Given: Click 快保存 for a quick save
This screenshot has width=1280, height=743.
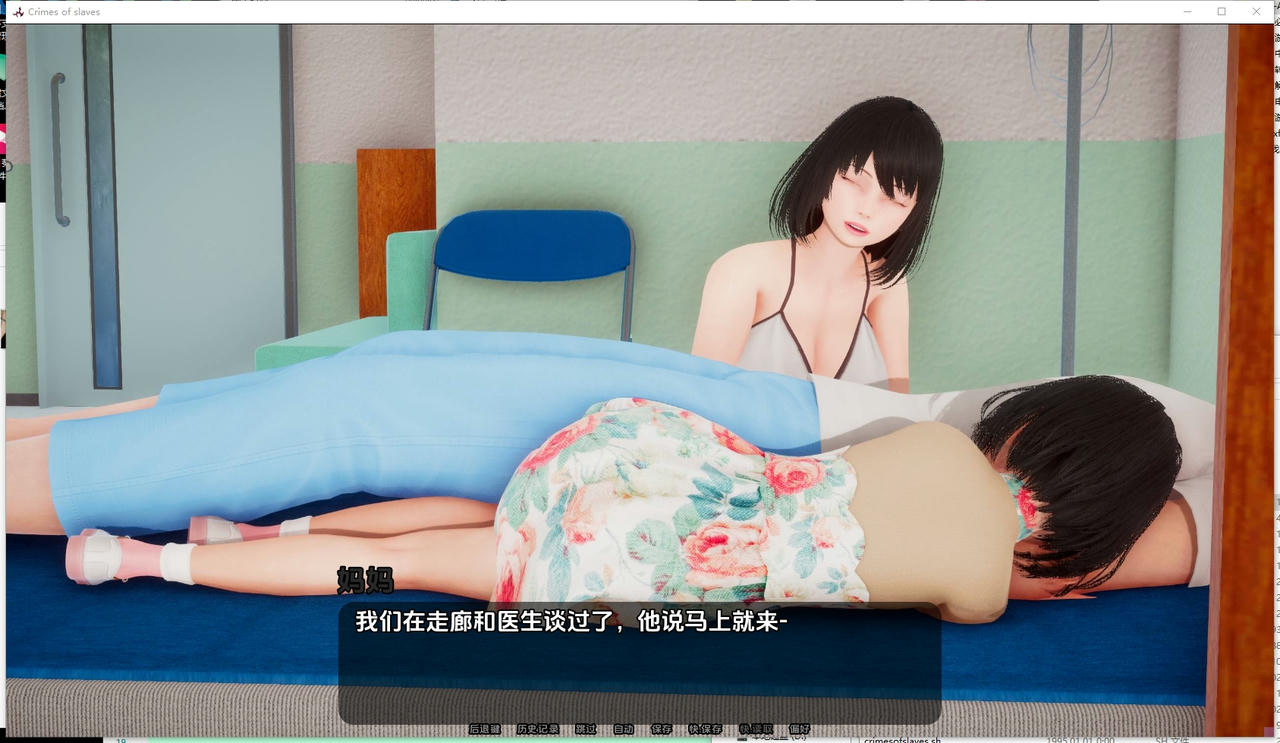Looking at the screenshot, I should (705, 729).
